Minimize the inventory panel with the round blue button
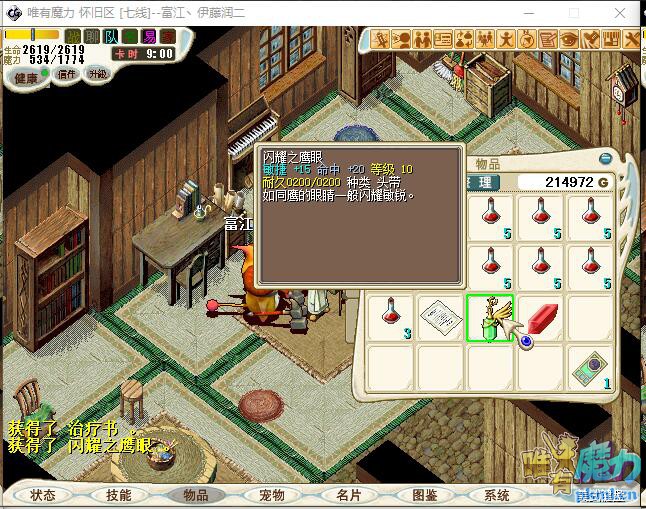This screenshot has height=509, width=646. (x=604, y=158)
